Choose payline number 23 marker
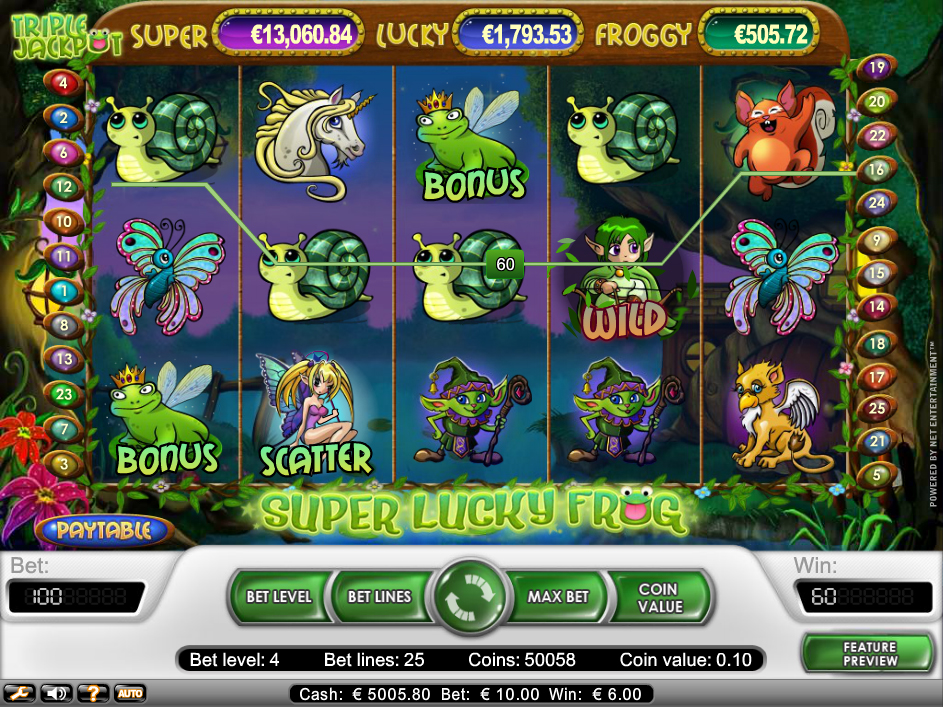Screen dimensions: 943x707 coord(63,395)
